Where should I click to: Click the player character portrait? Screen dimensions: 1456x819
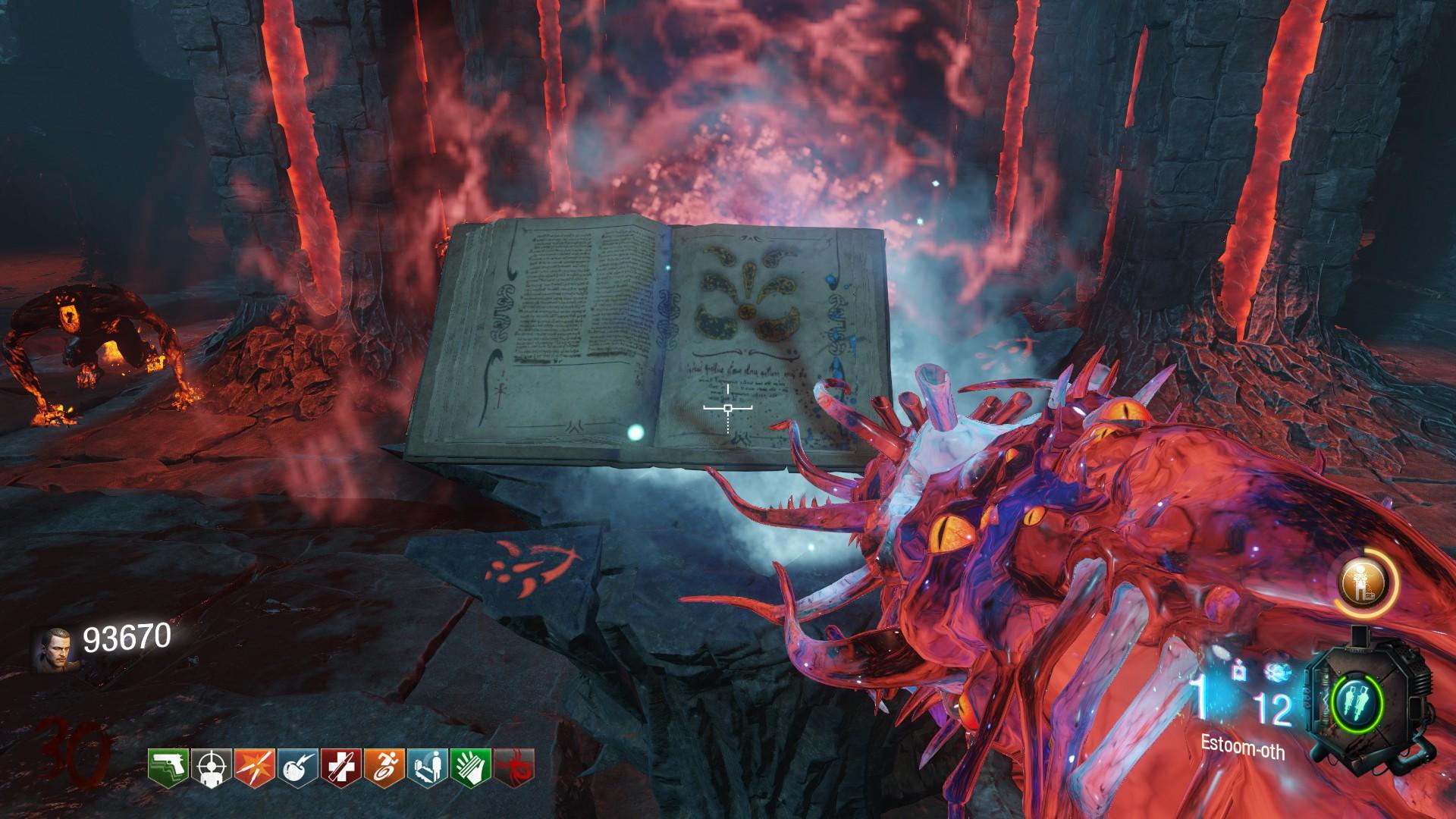coord(53,650)
